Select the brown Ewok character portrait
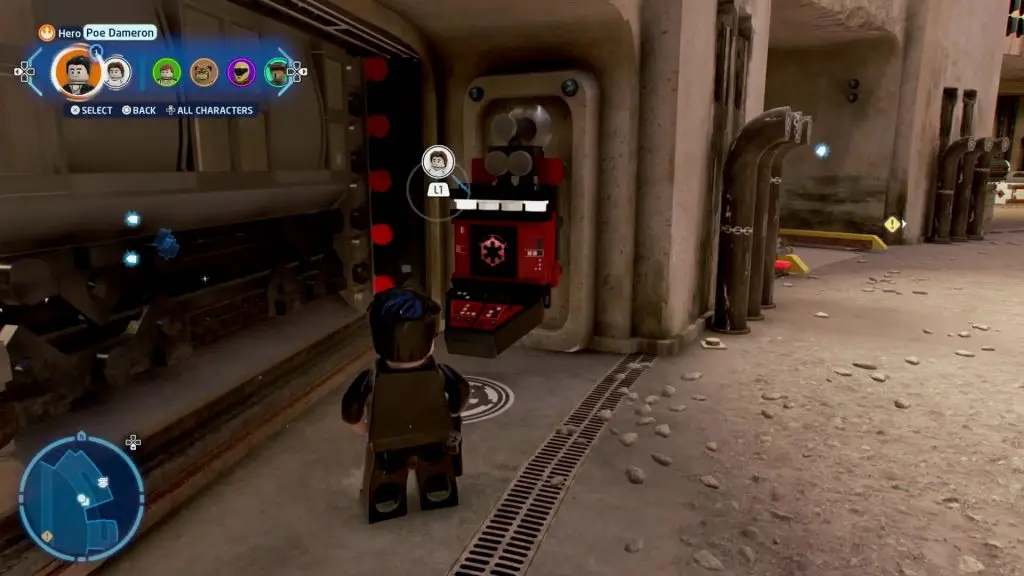Screen dimensions: 1024x576 pos(204,72)
